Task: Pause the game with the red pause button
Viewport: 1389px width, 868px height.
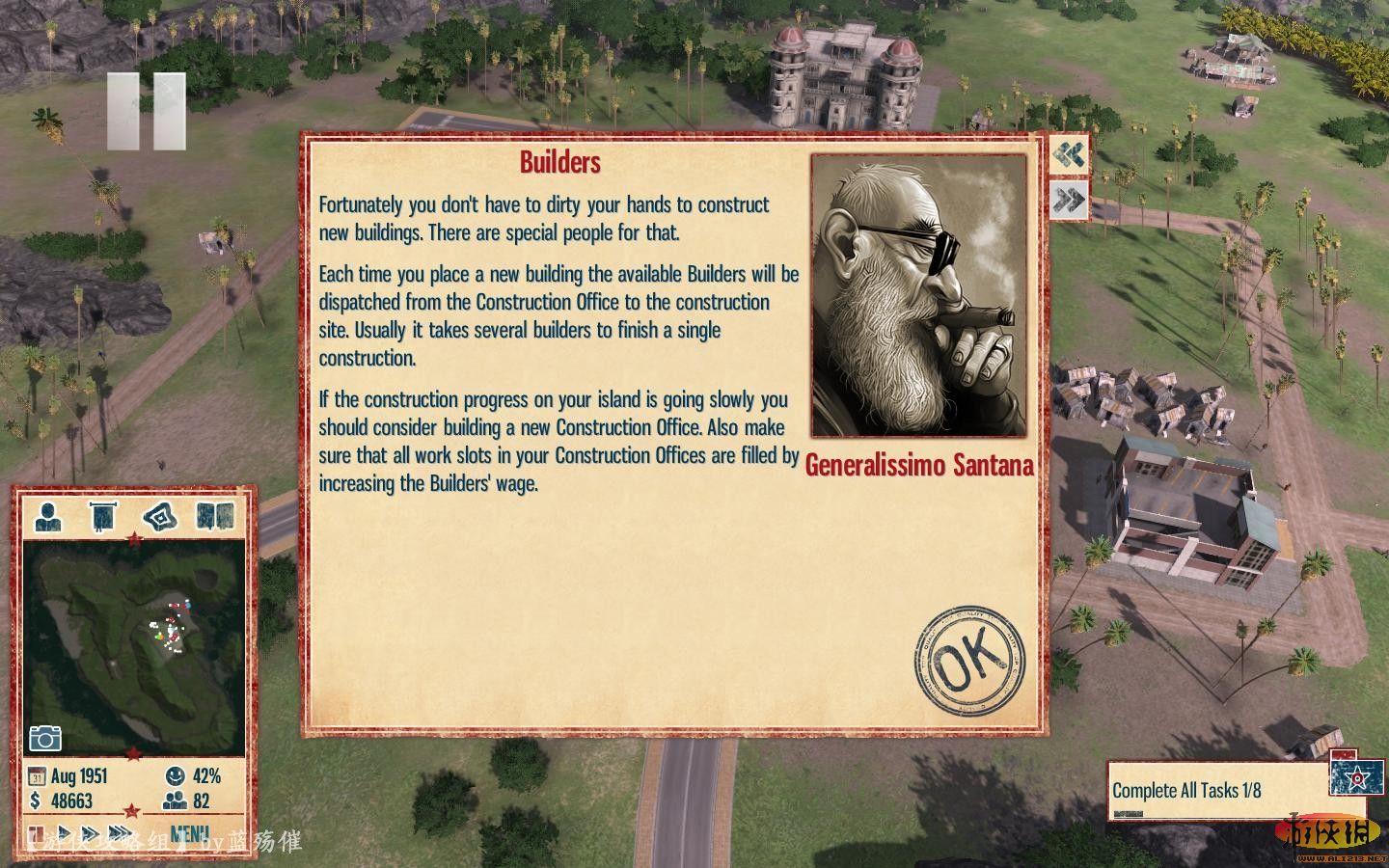Action: [x=37, y=833]
